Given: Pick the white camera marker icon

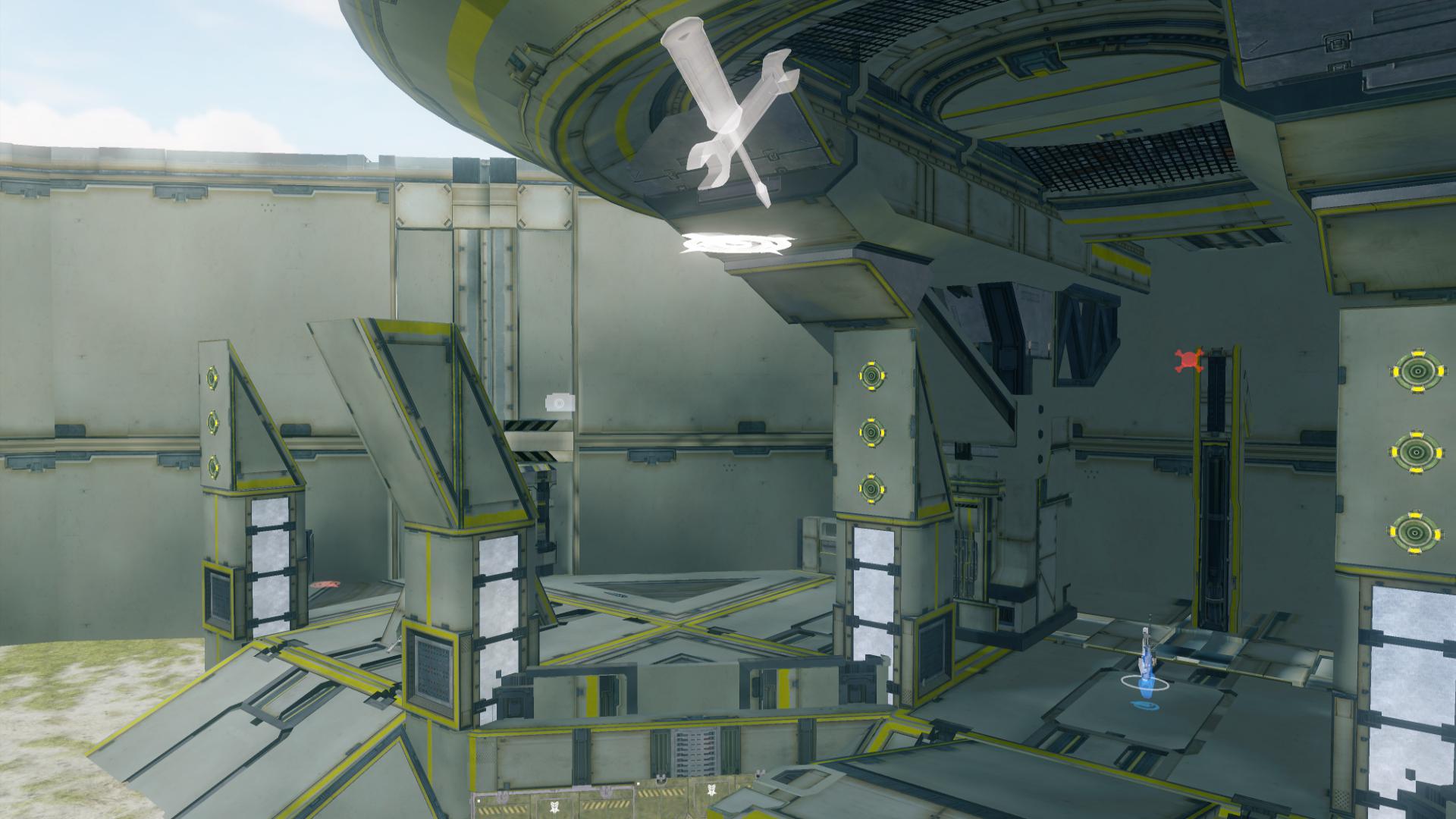Looking at the screenshot, I should pos(560,403).
